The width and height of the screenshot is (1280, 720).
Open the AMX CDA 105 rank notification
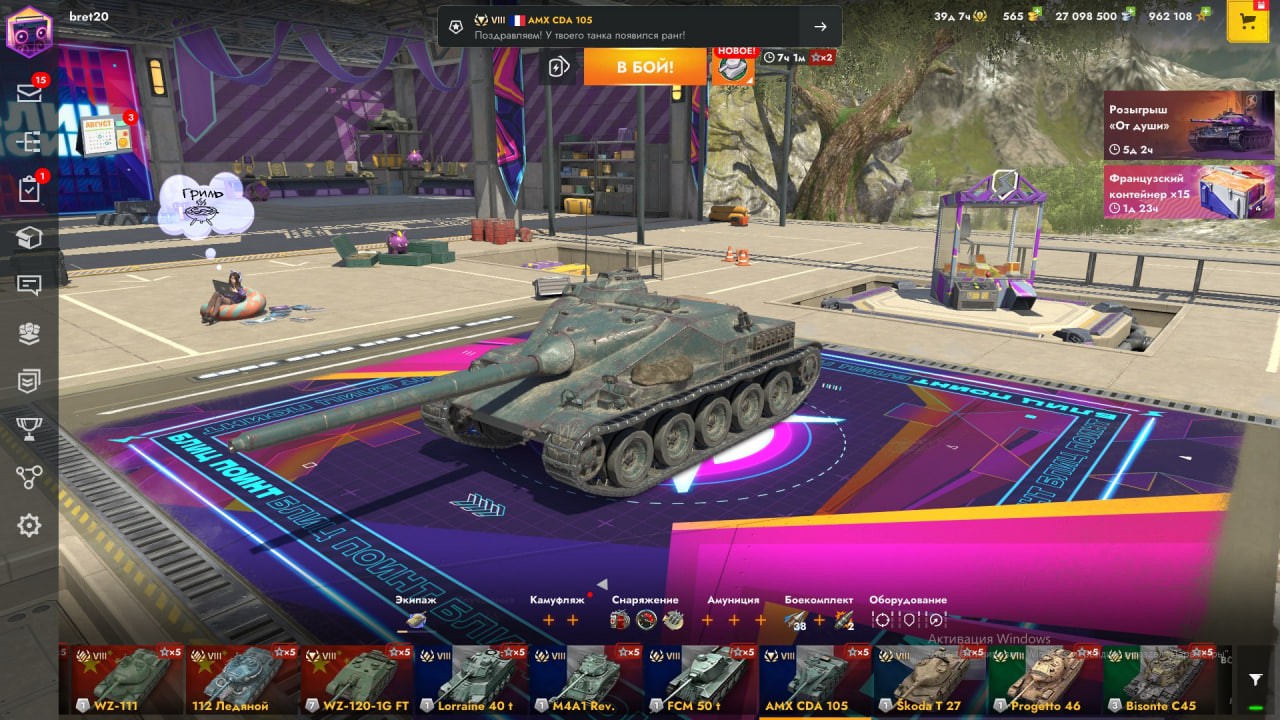click(640, 27)
